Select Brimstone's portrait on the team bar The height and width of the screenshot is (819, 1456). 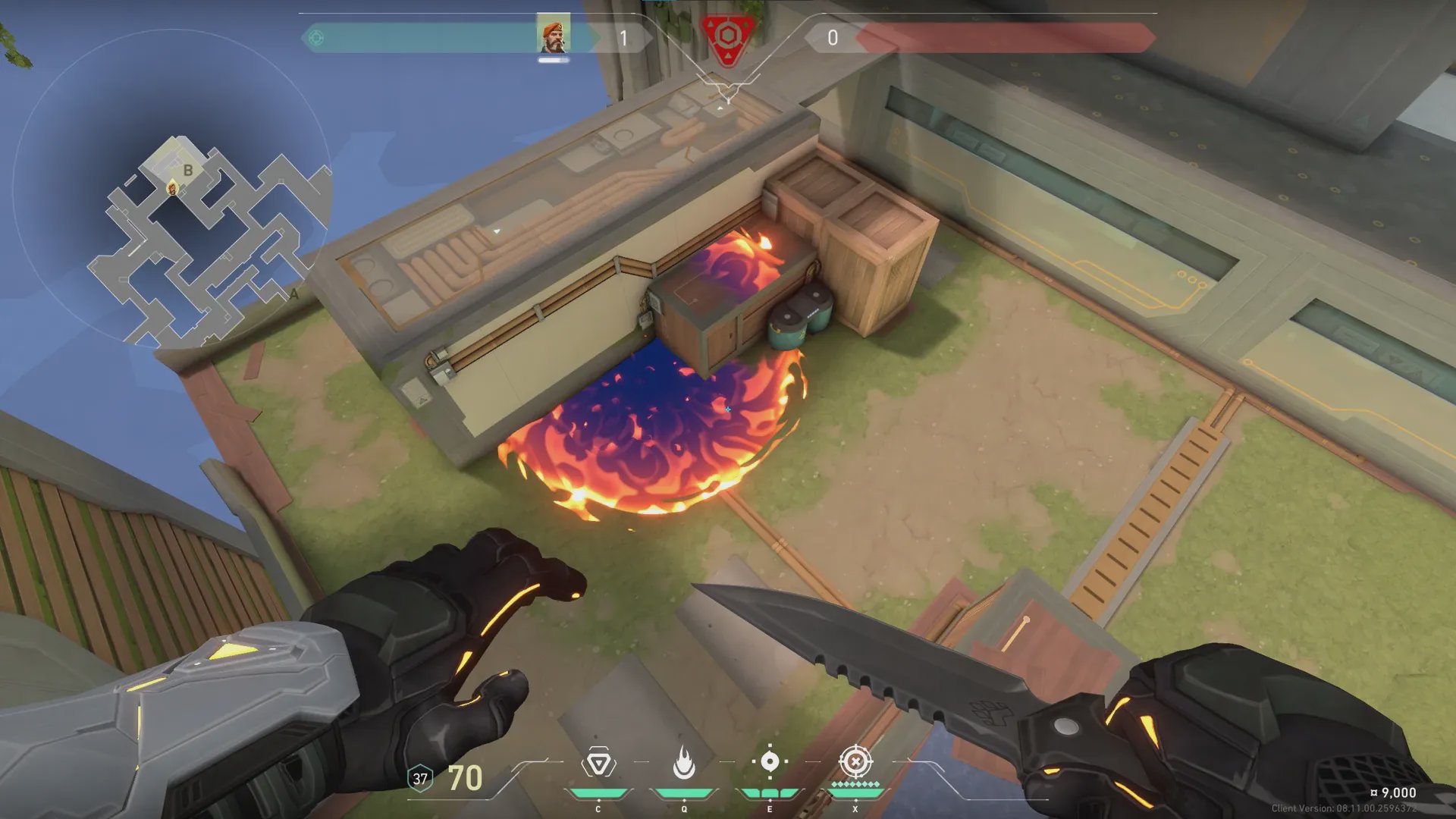pyautogui.click(x=554, y=35)
